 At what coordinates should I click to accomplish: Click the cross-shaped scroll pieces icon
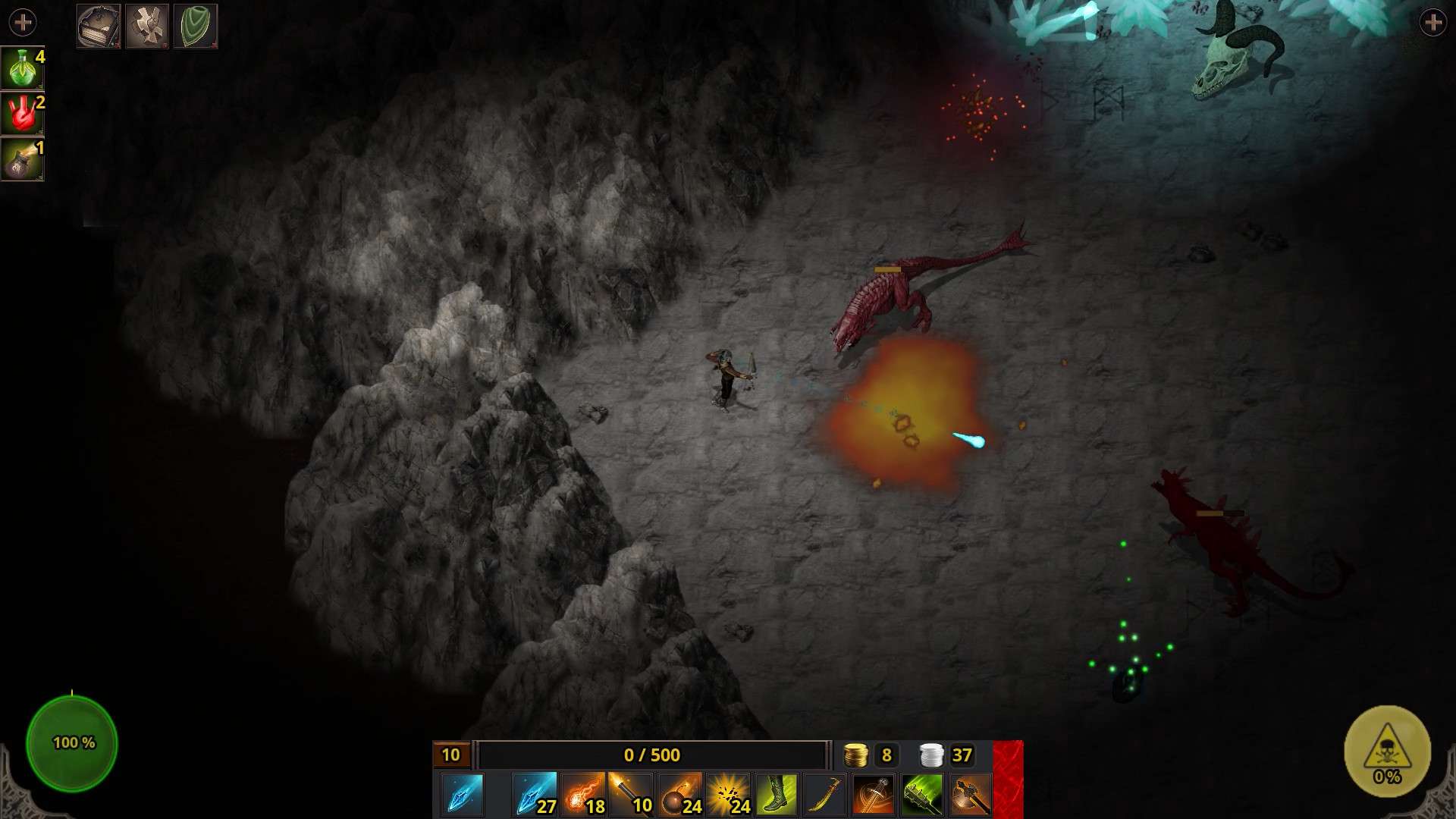147,27
